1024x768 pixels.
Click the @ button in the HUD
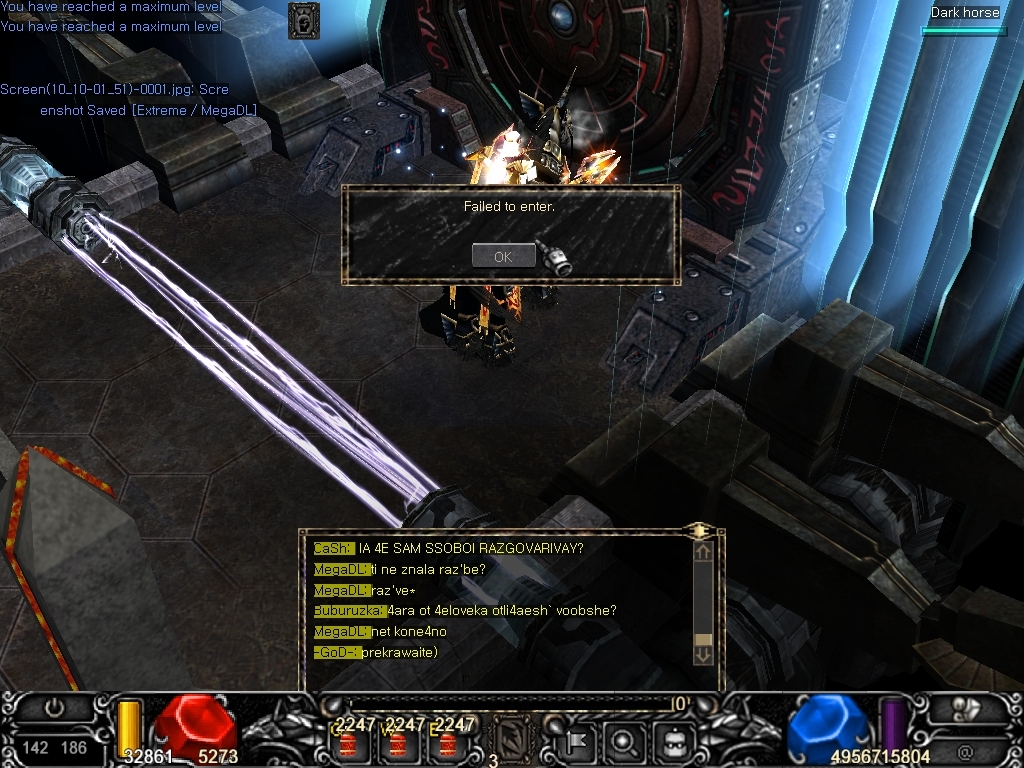(x=965, y=751)
